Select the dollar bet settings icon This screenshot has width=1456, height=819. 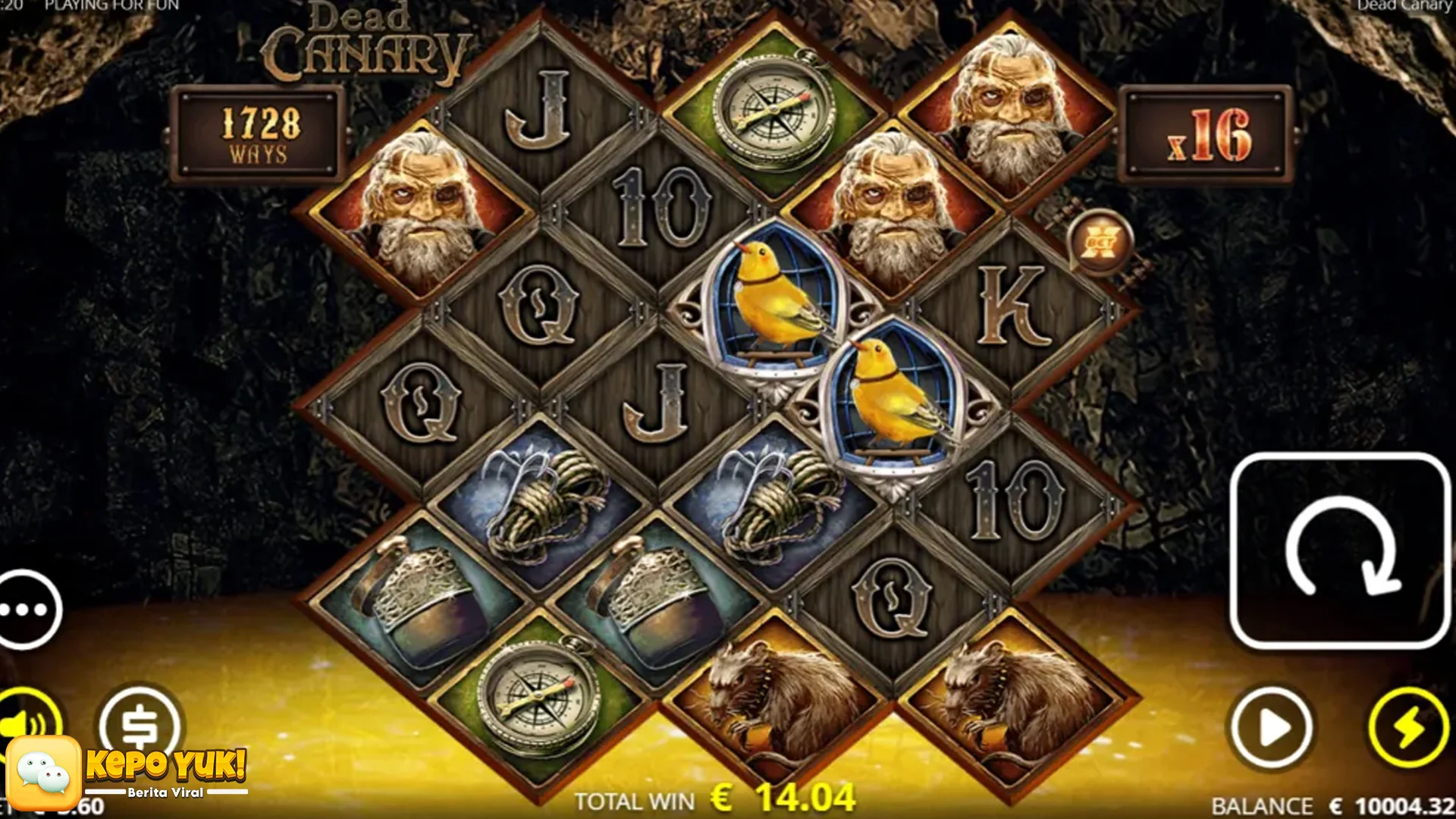[140, 724]
